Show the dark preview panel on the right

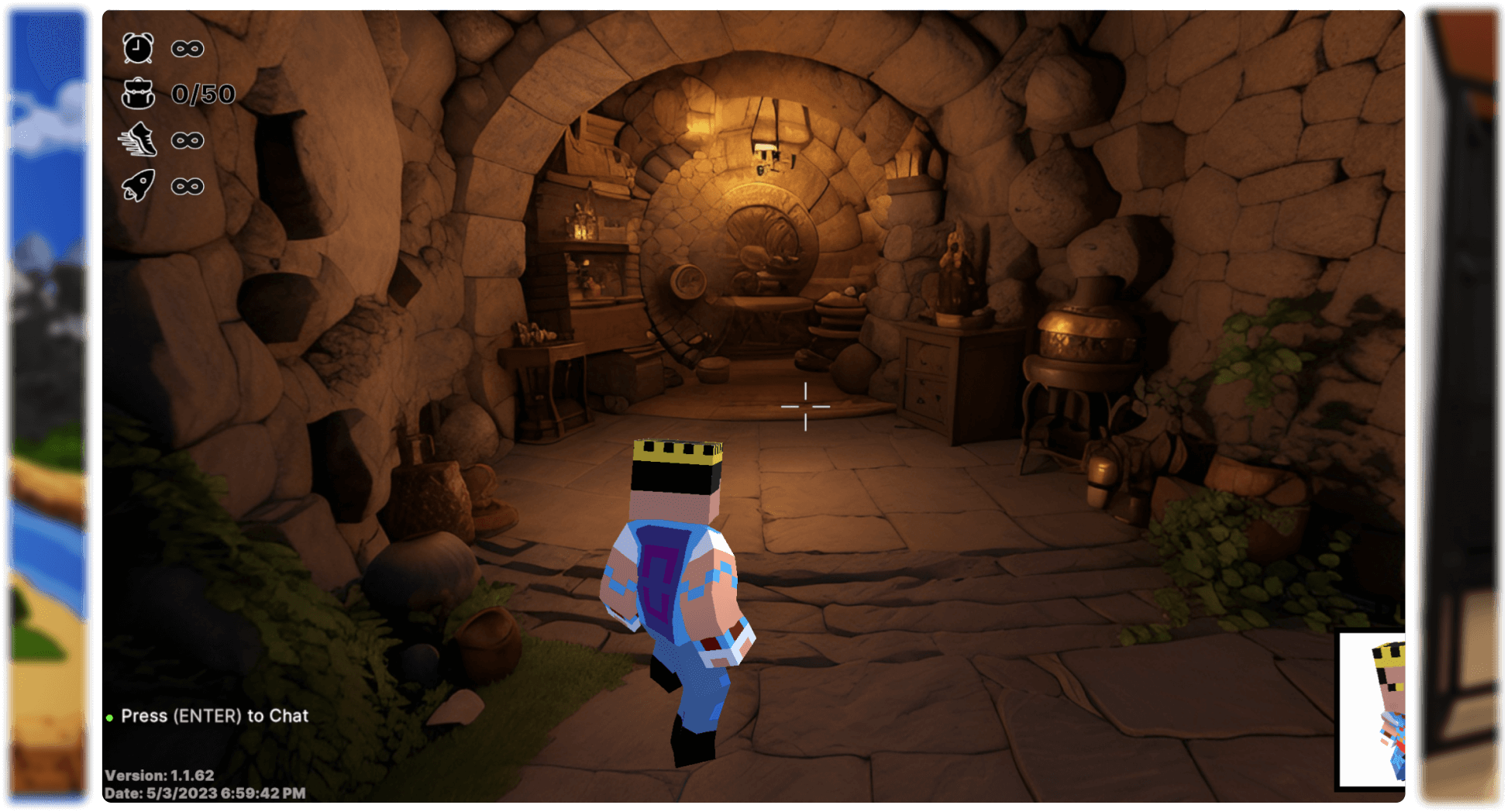pyautogui.click(x=1460, y=406)
